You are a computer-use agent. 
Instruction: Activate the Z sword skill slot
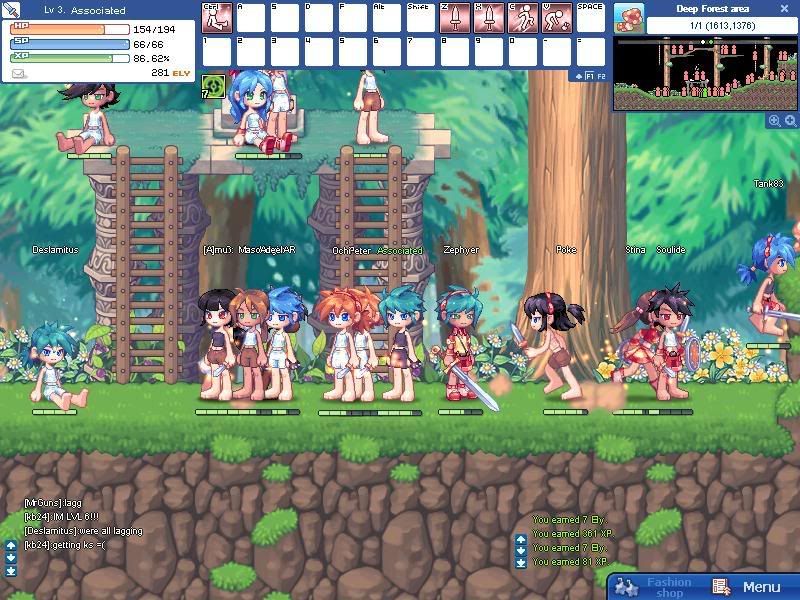pyautogui.click(x=455, y=17)
